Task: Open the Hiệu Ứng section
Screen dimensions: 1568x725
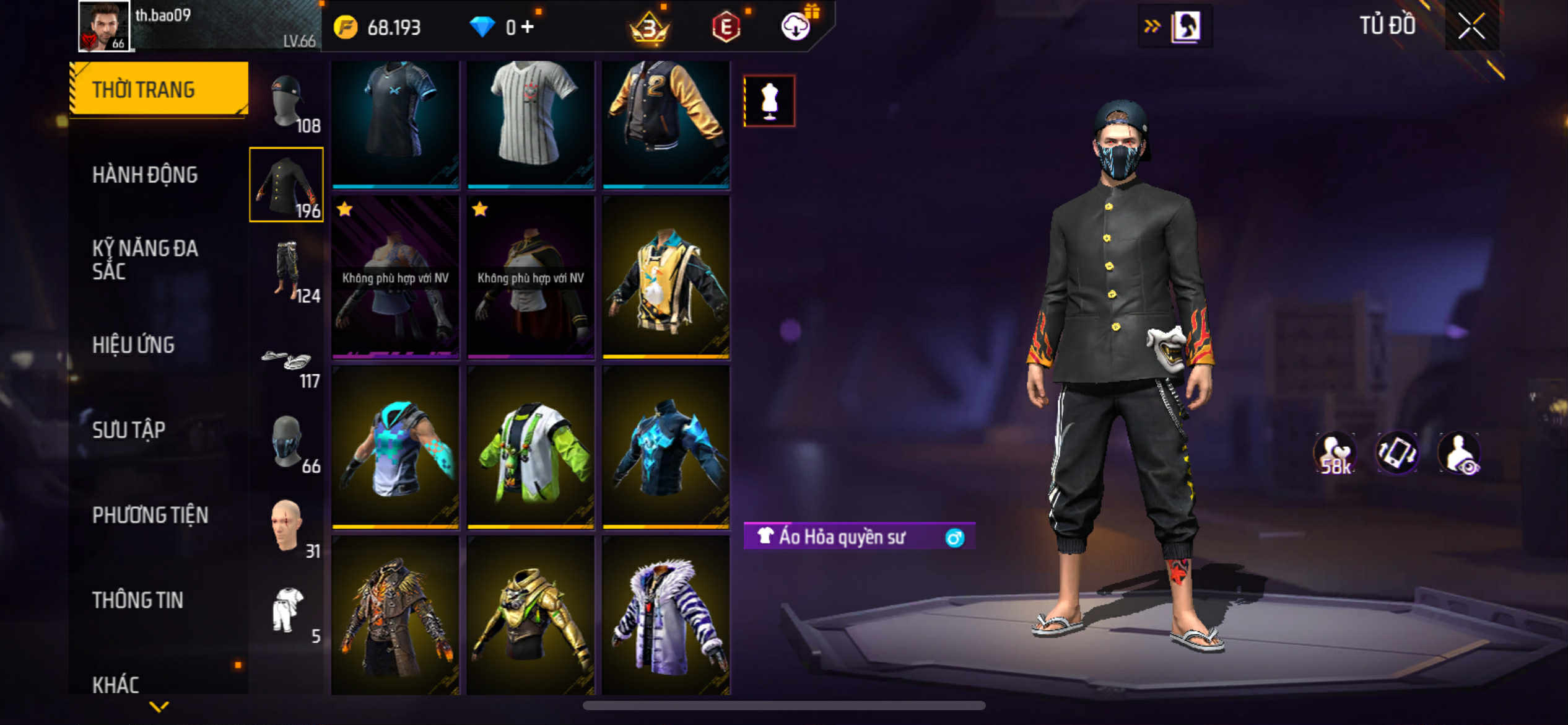Action: [x=133, y=345]
